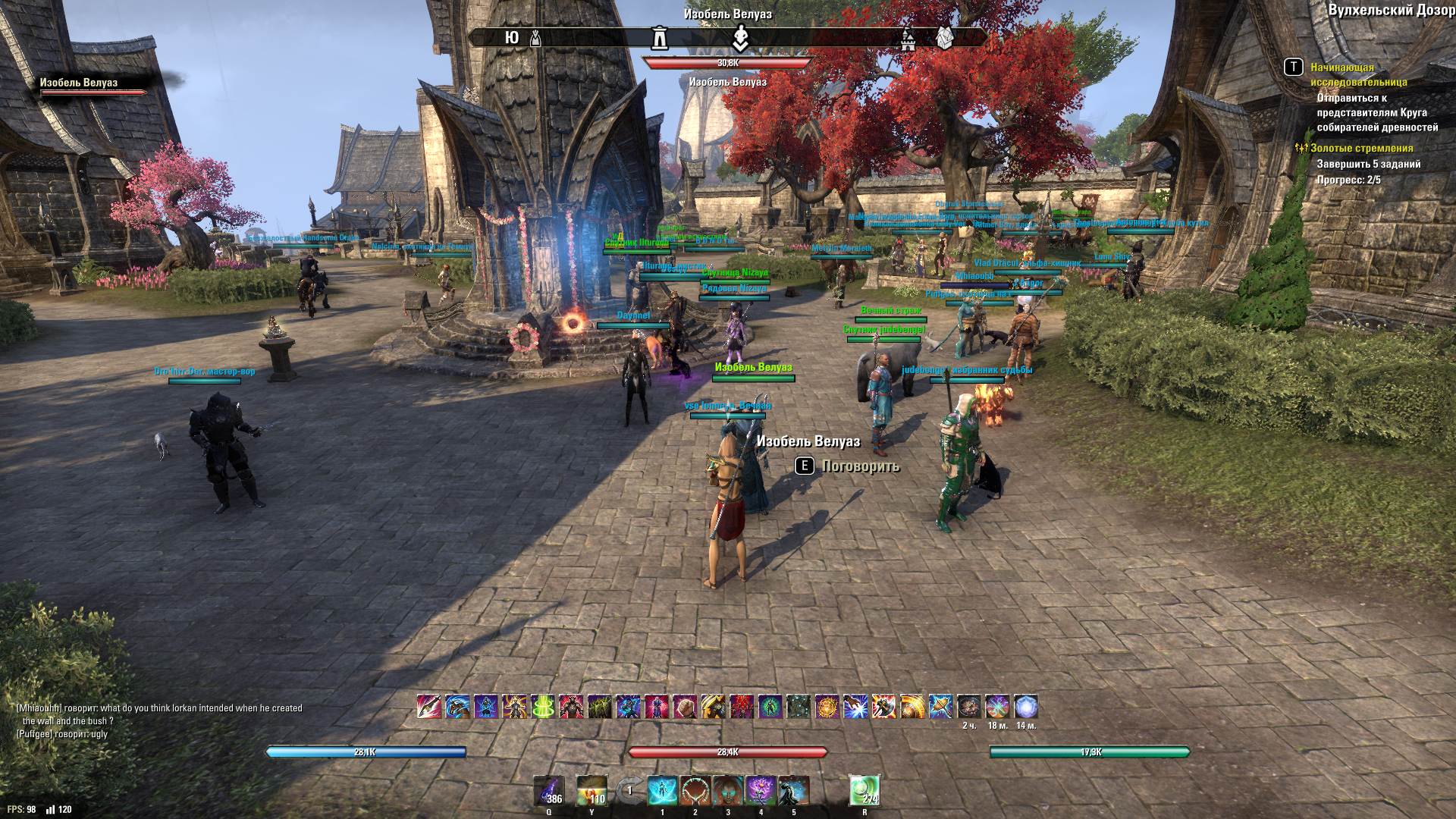Select the castle marker on the compass

point(907,39)
